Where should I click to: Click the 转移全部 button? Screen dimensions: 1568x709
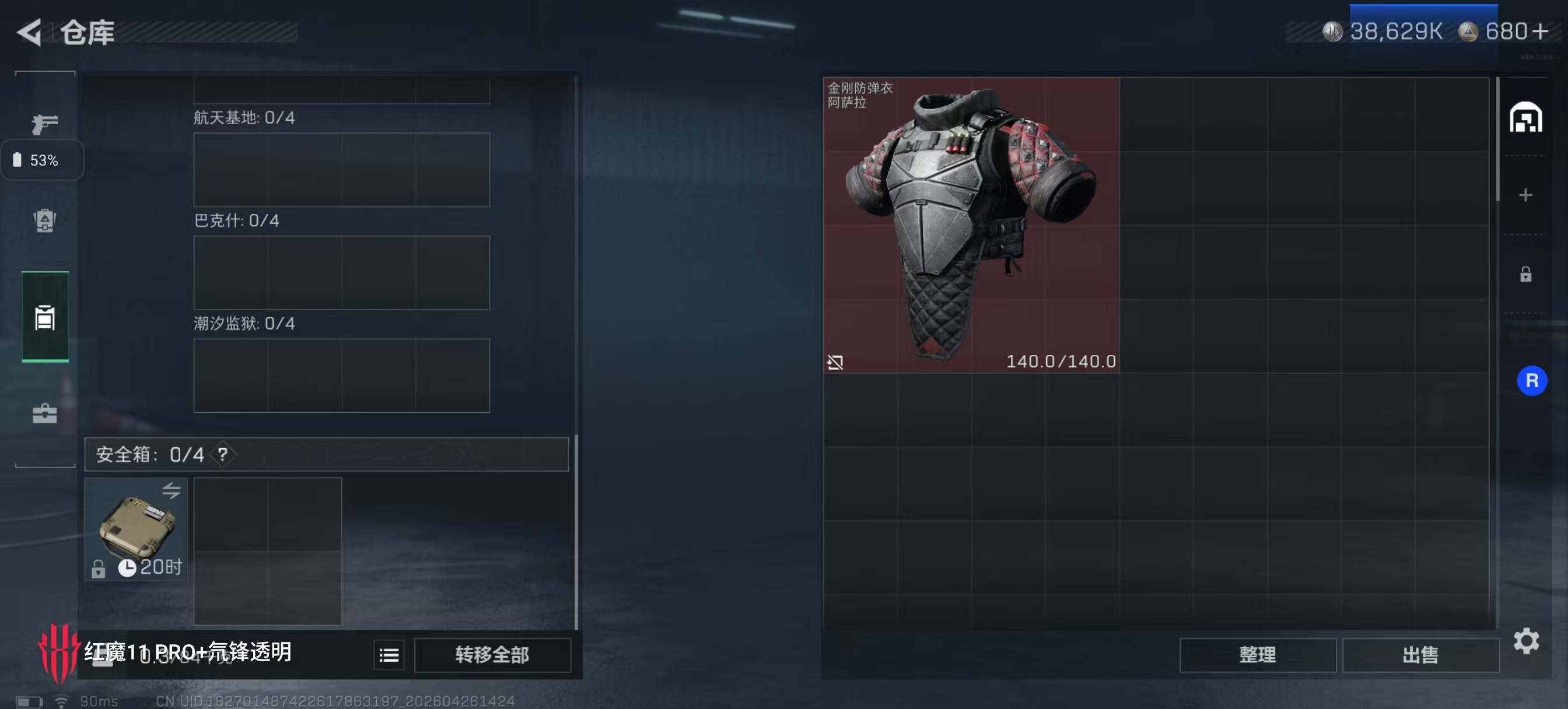[492, 655]
